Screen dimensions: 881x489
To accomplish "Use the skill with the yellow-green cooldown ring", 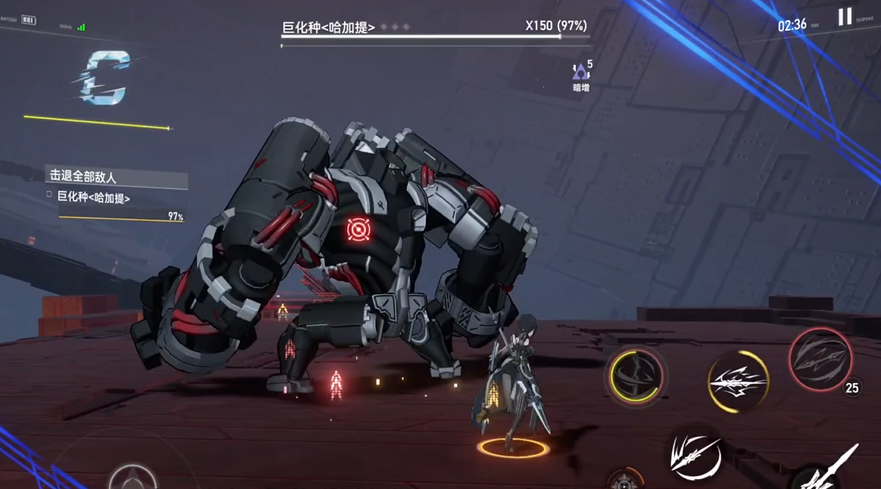I will tap(636, 377).
